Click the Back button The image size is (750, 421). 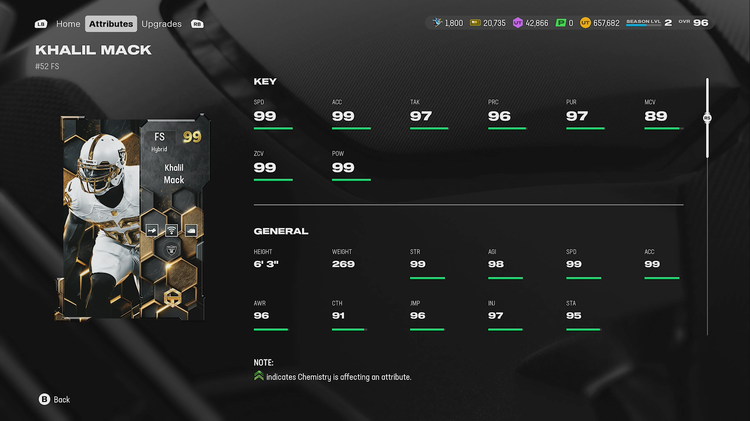[x=54, y=399]
